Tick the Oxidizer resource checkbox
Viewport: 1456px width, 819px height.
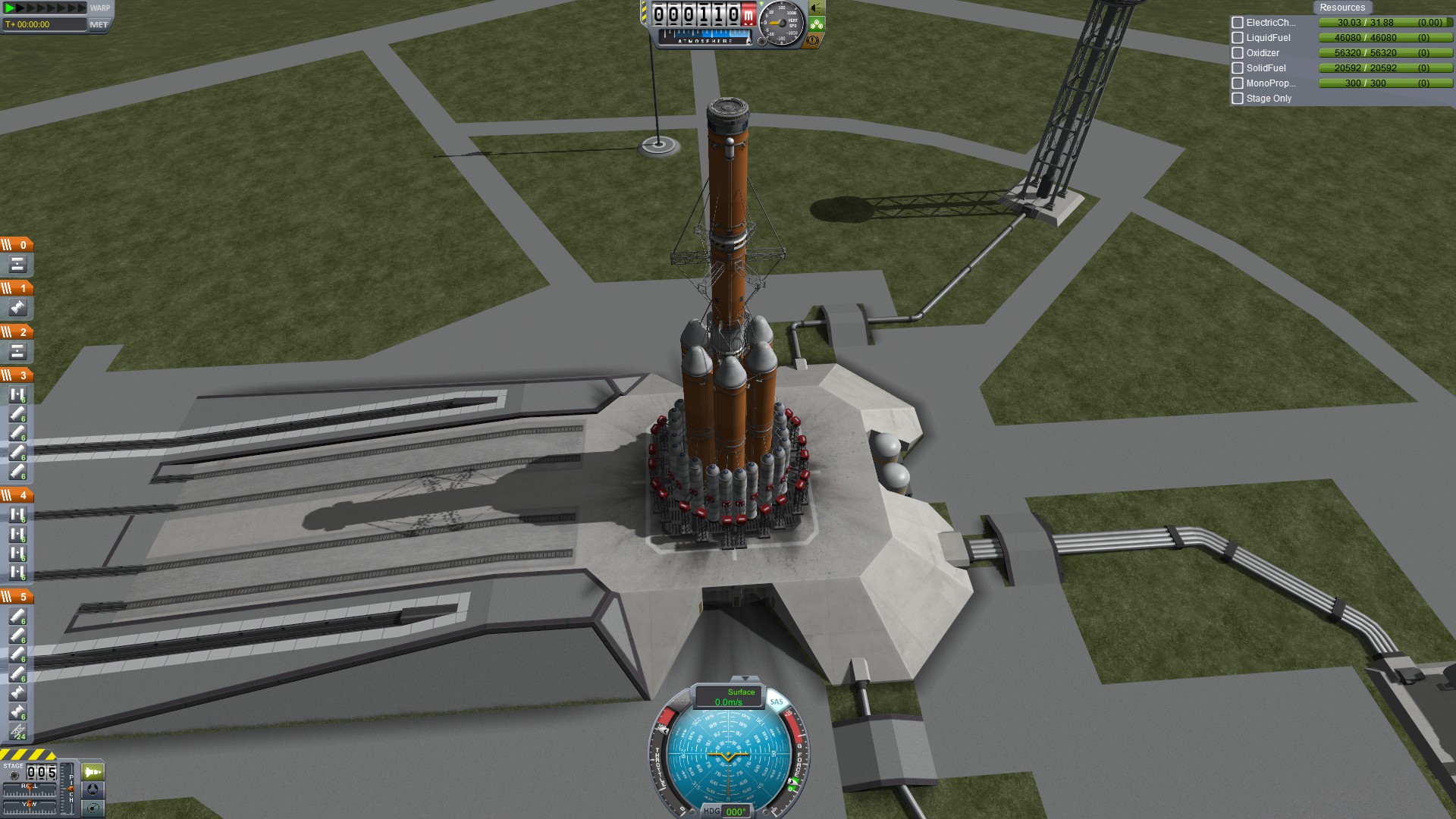(1238, 53)
